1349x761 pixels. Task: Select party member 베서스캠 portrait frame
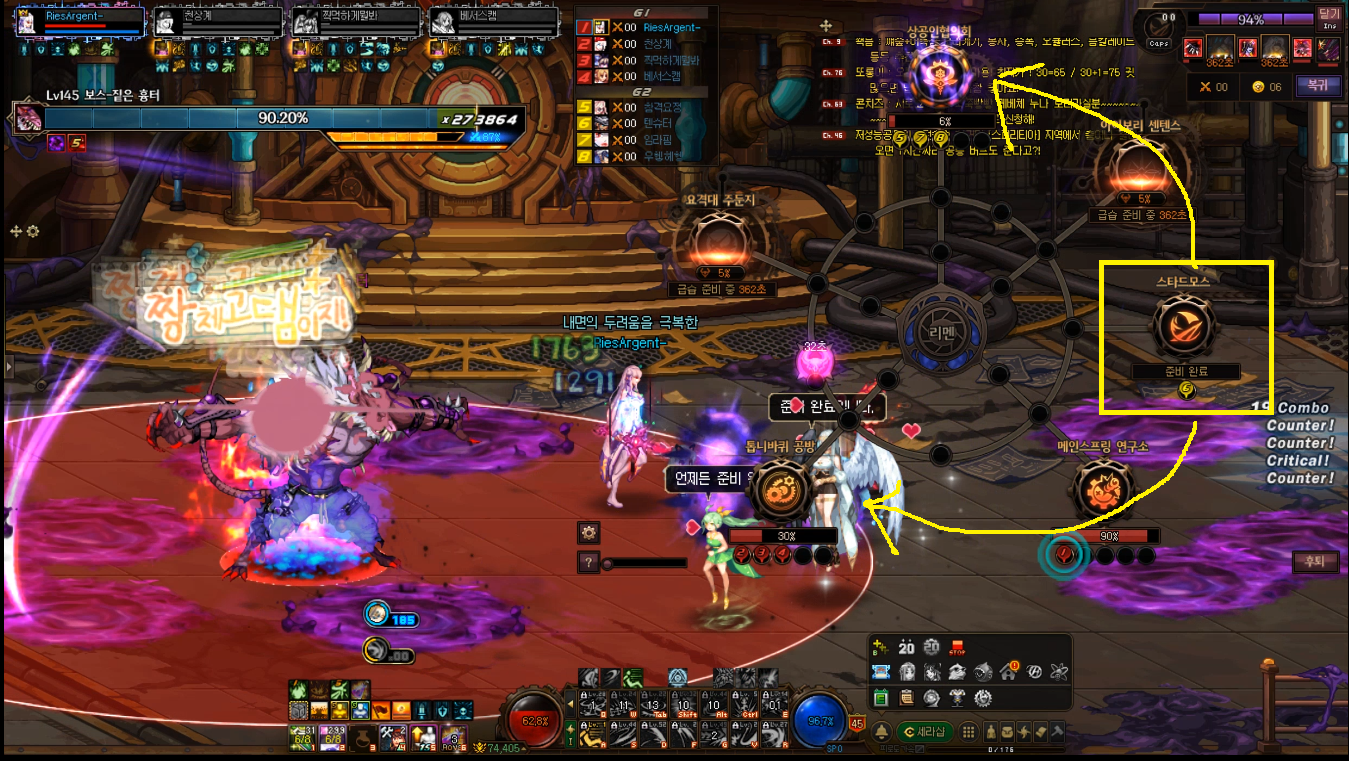[493, 22]
